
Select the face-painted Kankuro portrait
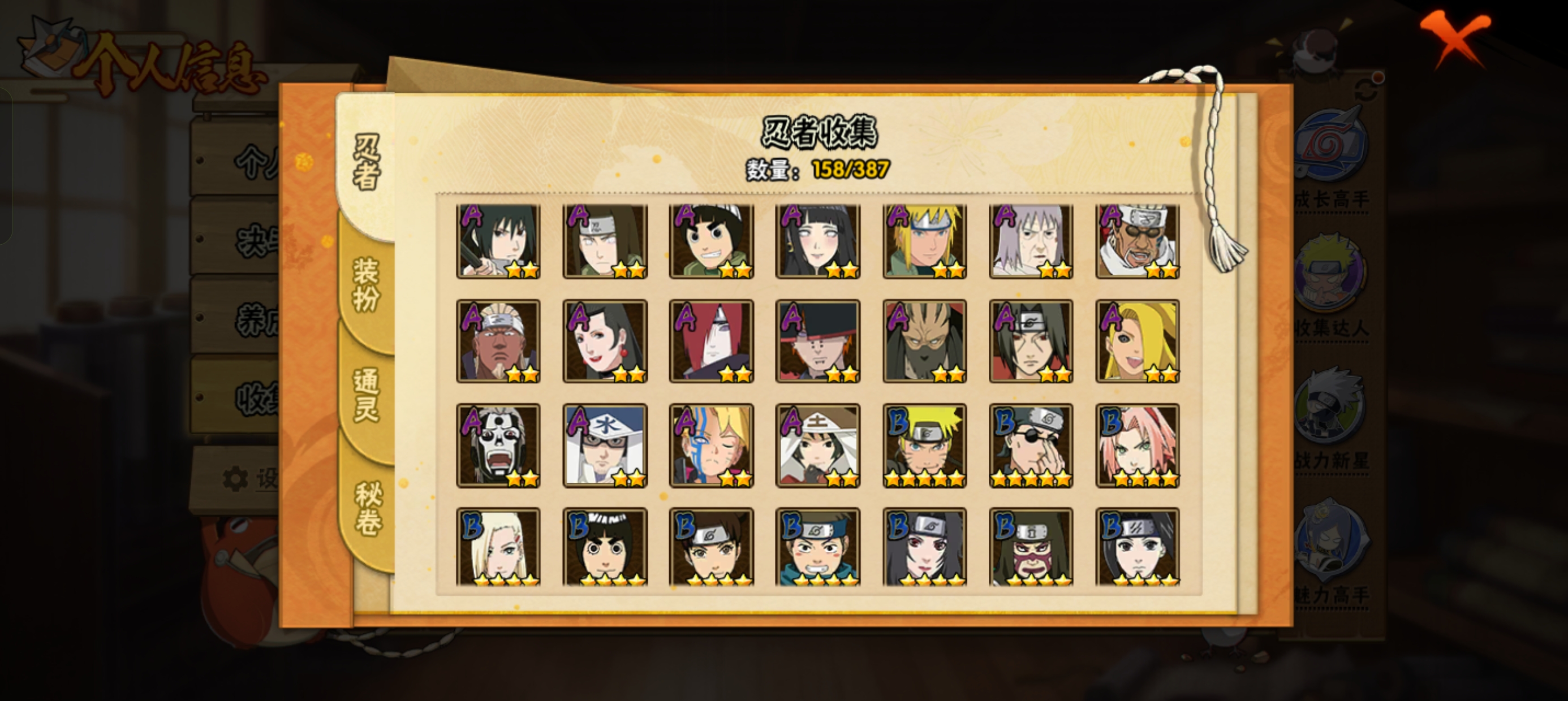pos(1031,548)
